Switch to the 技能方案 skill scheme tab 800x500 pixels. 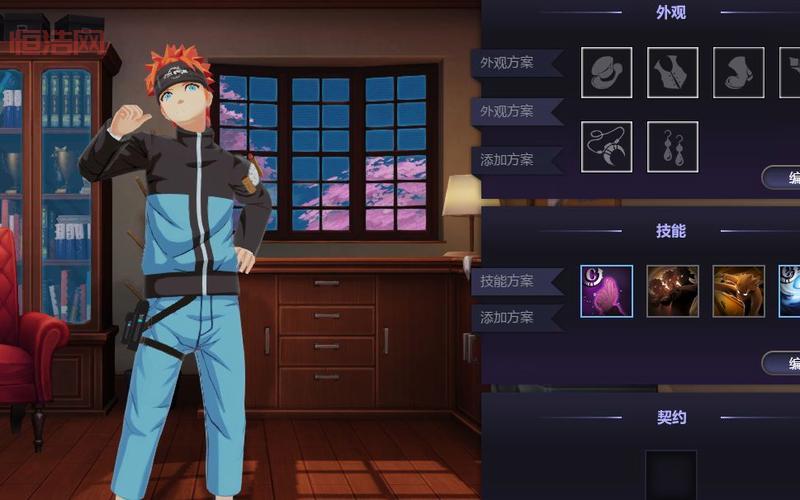click(507, 281)
